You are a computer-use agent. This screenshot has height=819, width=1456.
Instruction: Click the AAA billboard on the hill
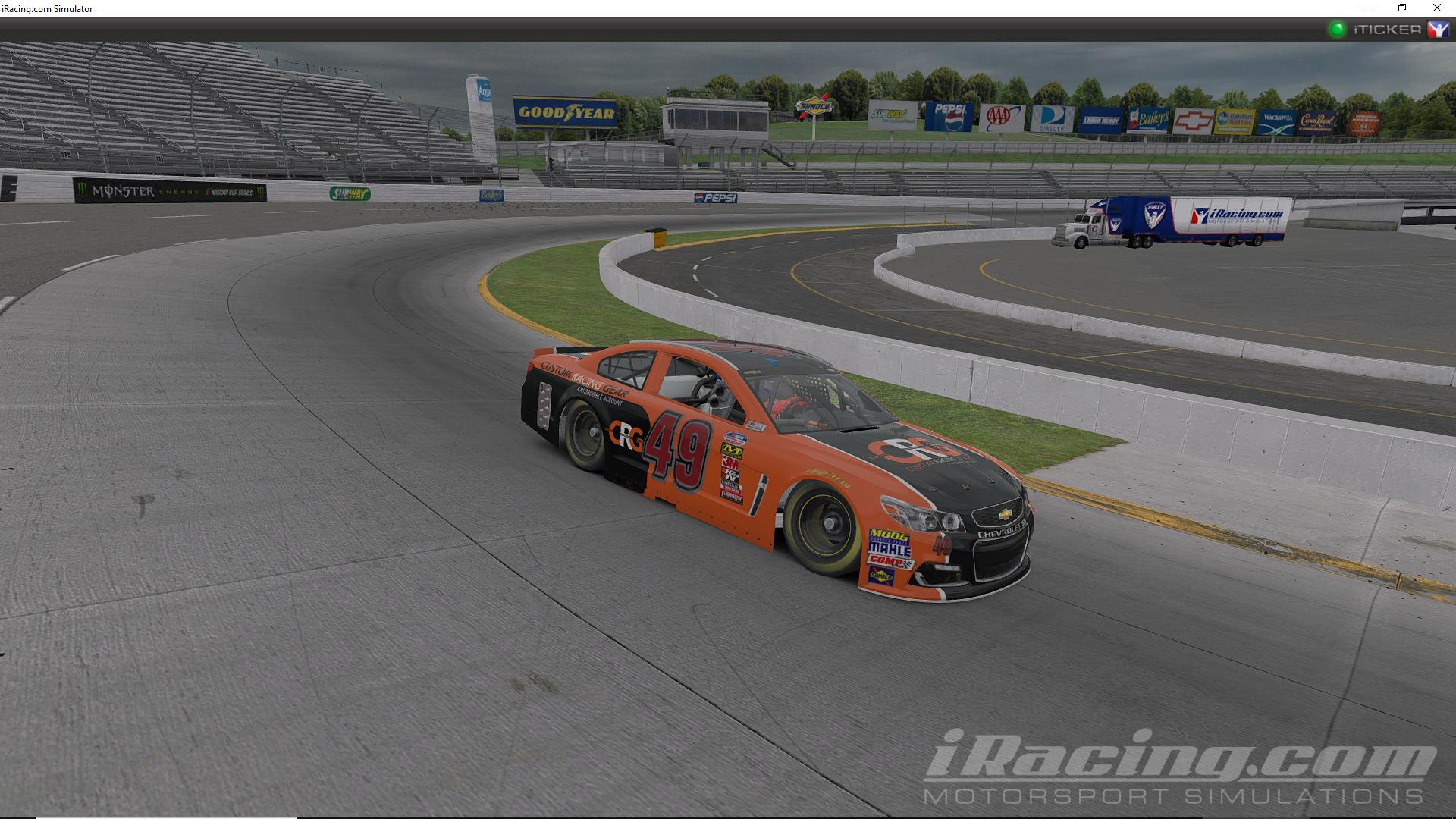1003,118
